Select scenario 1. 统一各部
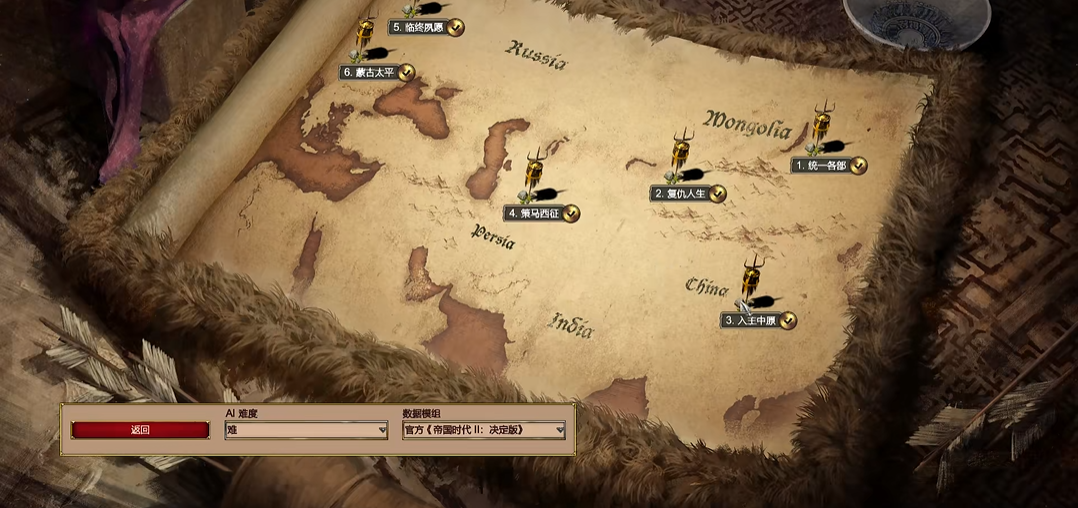 pos(821,165)
